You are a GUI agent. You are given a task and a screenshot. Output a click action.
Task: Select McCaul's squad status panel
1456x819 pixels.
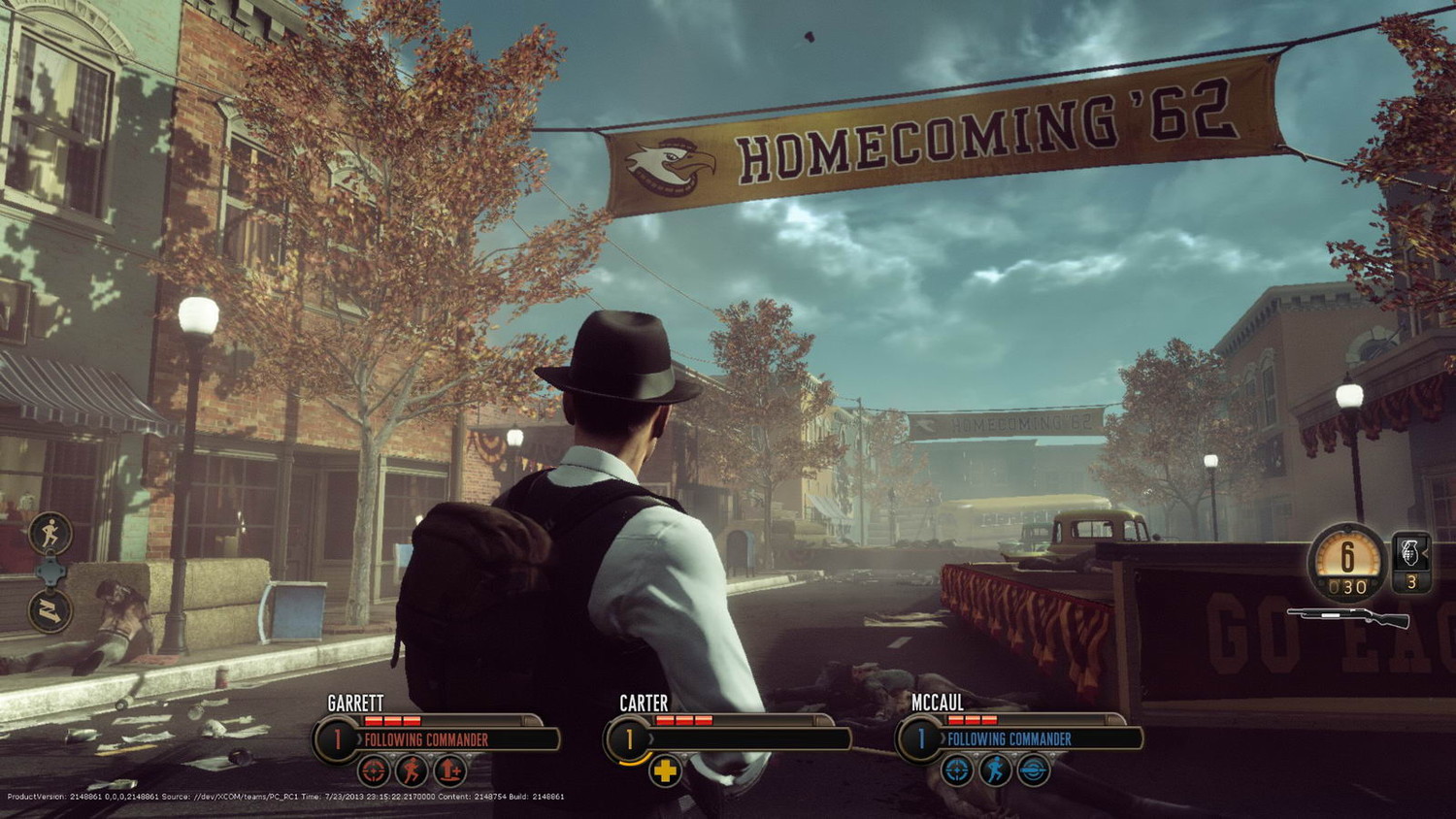click(1019, 739)
